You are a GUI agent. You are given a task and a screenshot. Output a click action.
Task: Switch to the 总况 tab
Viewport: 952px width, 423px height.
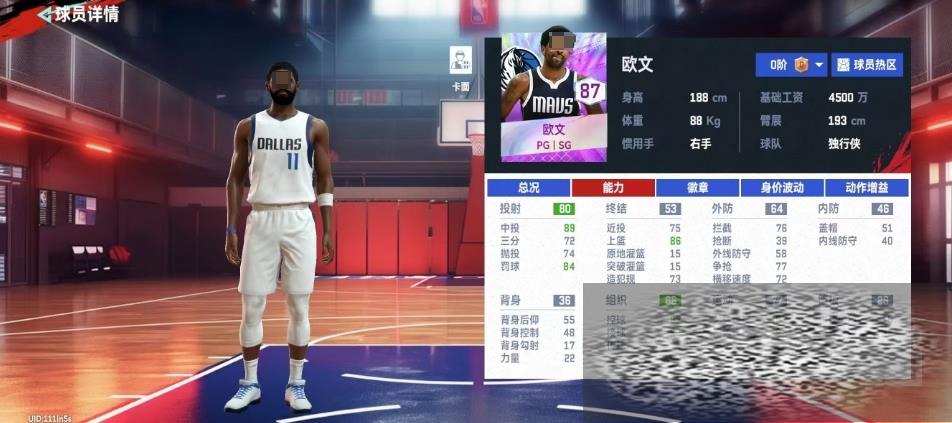coord(528,188)
